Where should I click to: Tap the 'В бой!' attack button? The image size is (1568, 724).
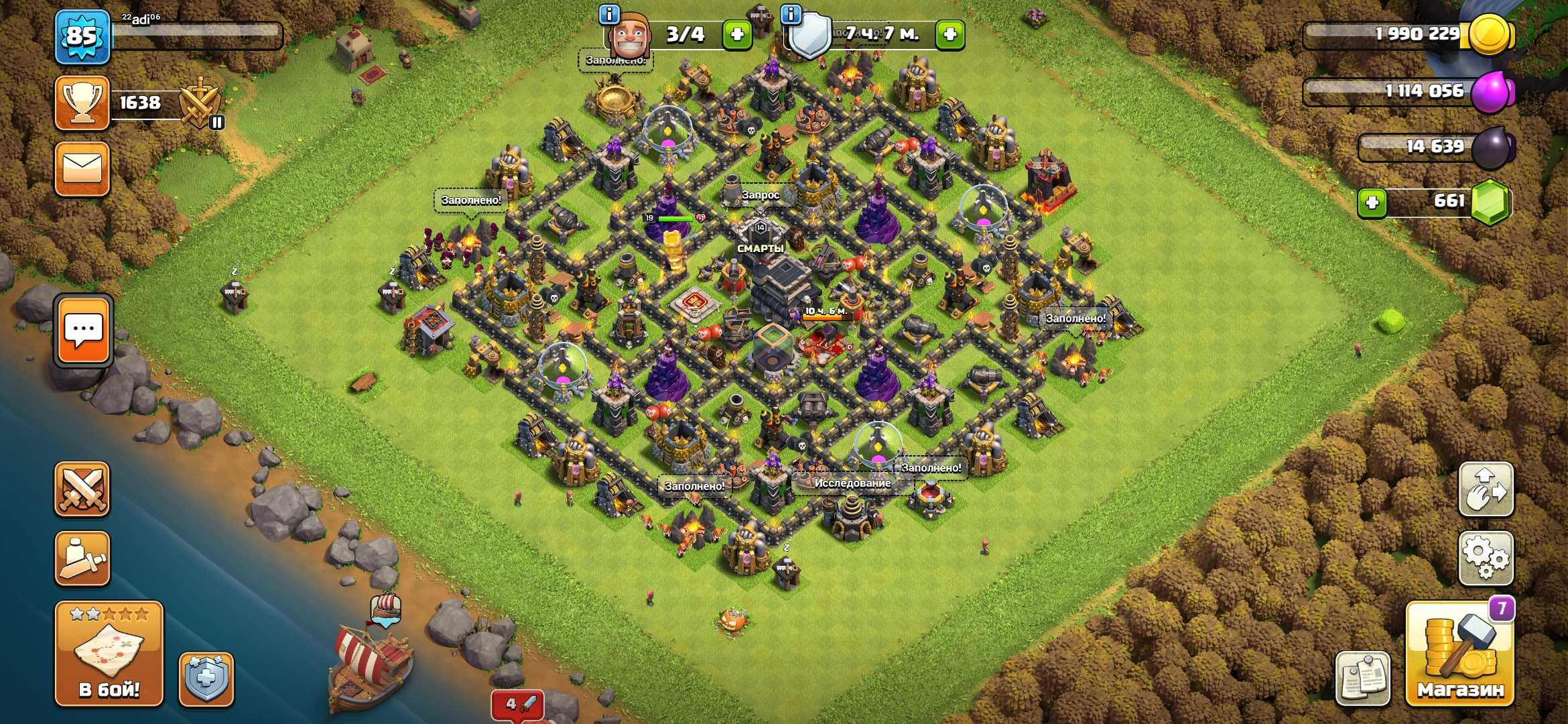click(x=109, y=652)
